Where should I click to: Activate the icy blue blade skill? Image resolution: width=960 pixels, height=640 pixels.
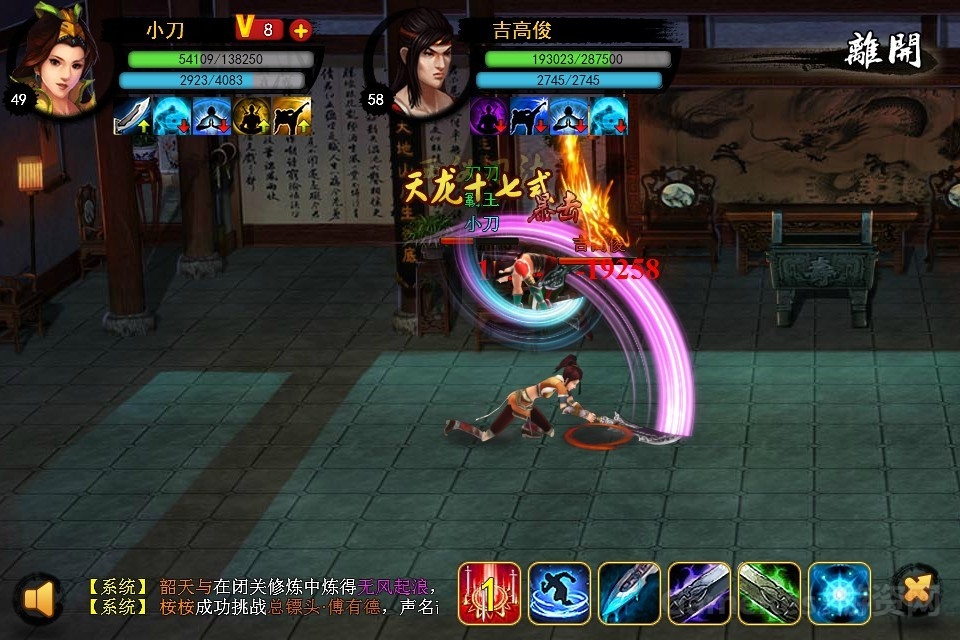629,593
